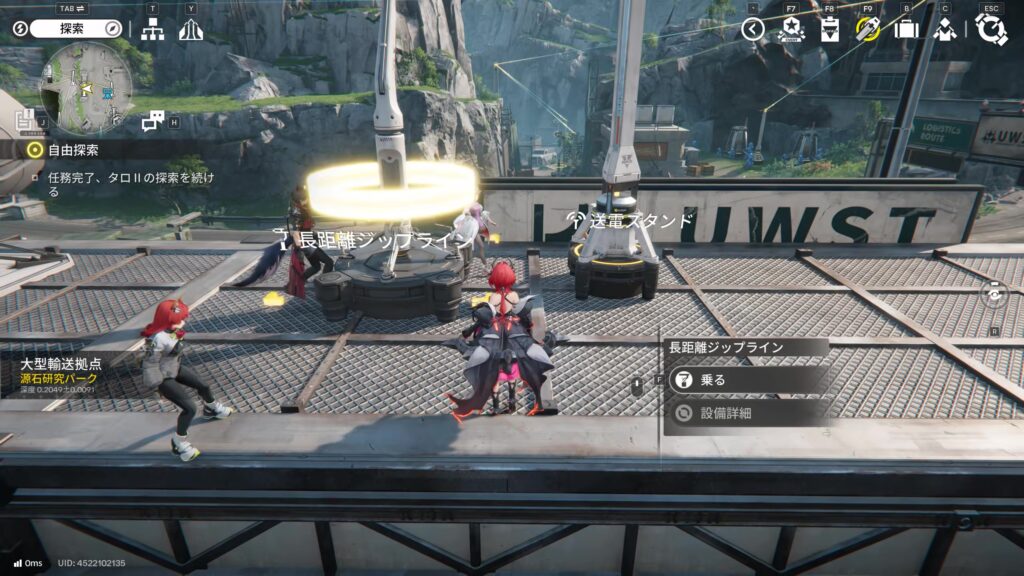Open the hierarchy tree diagram icon
This screenshot has width=1024, height=576.
click(152, 30)
